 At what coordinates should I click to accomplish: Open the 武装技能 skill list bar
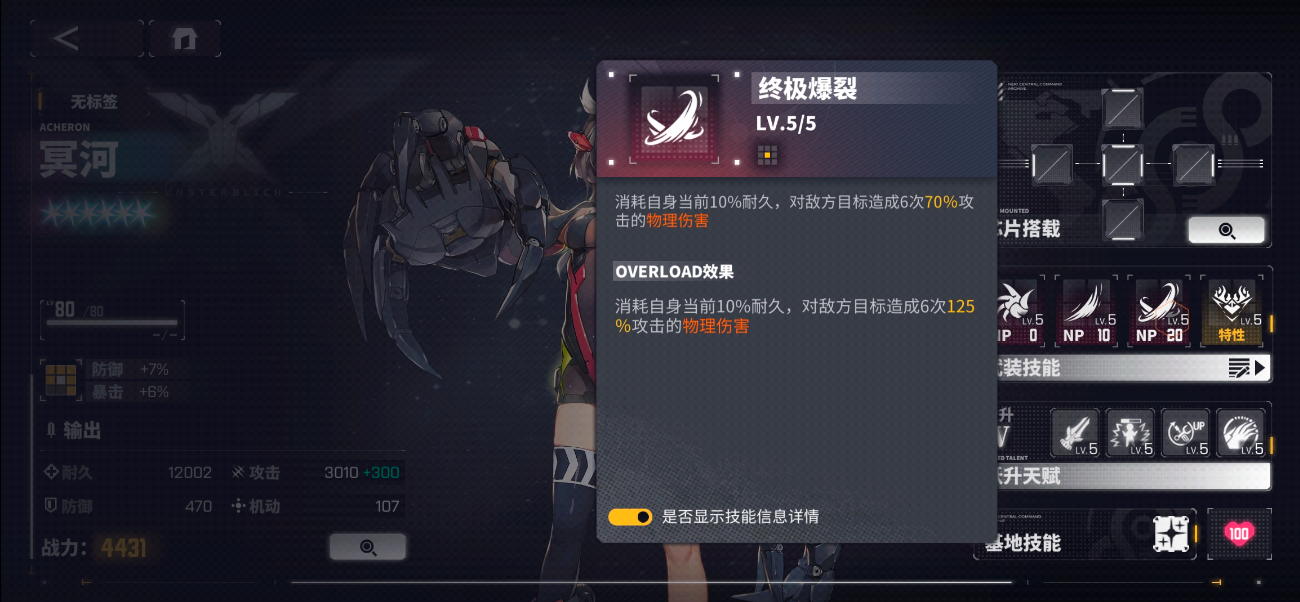(1130, 369)
